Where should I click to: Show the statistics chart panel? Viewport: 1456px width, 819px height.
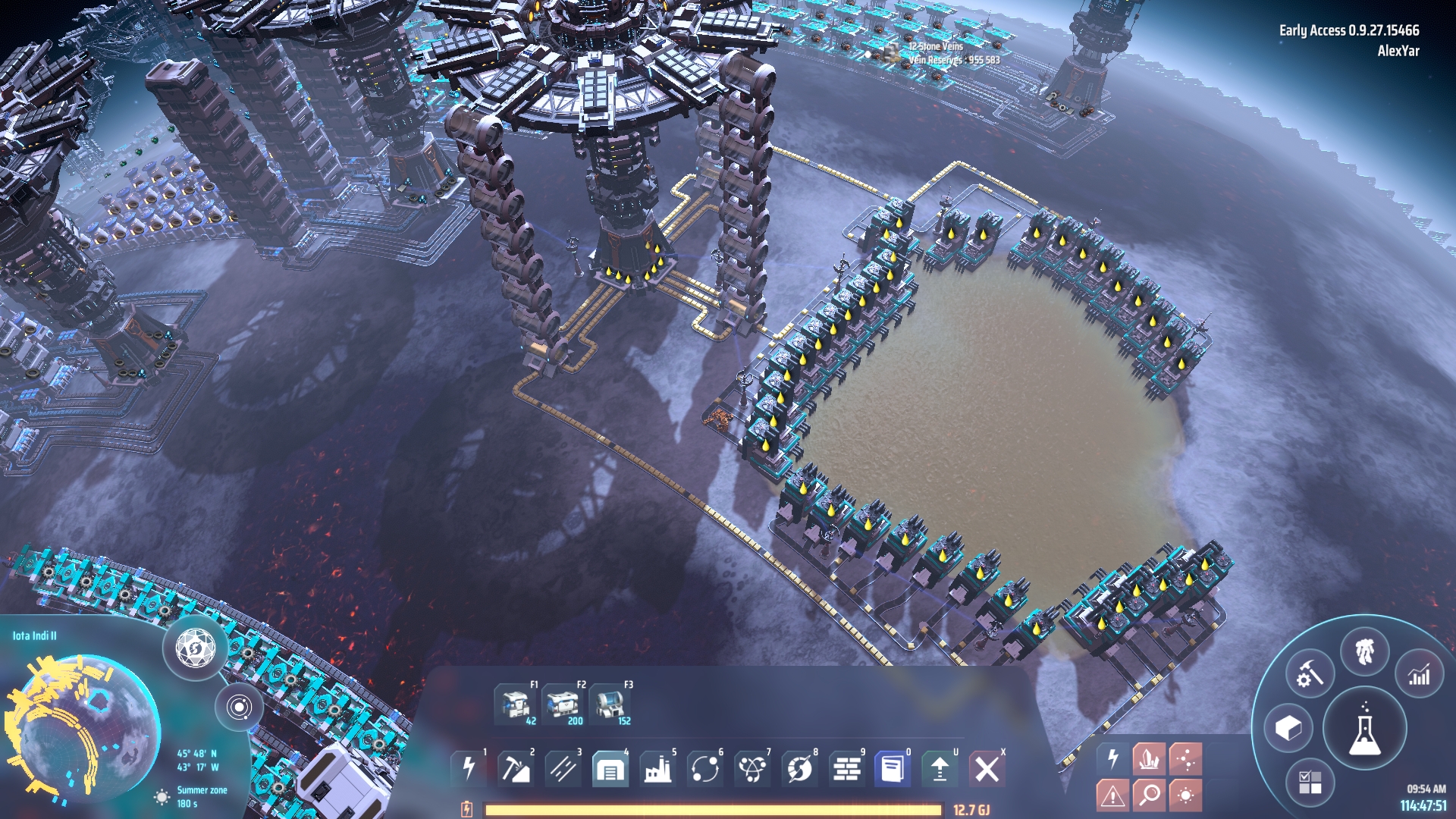point(1419,674)
